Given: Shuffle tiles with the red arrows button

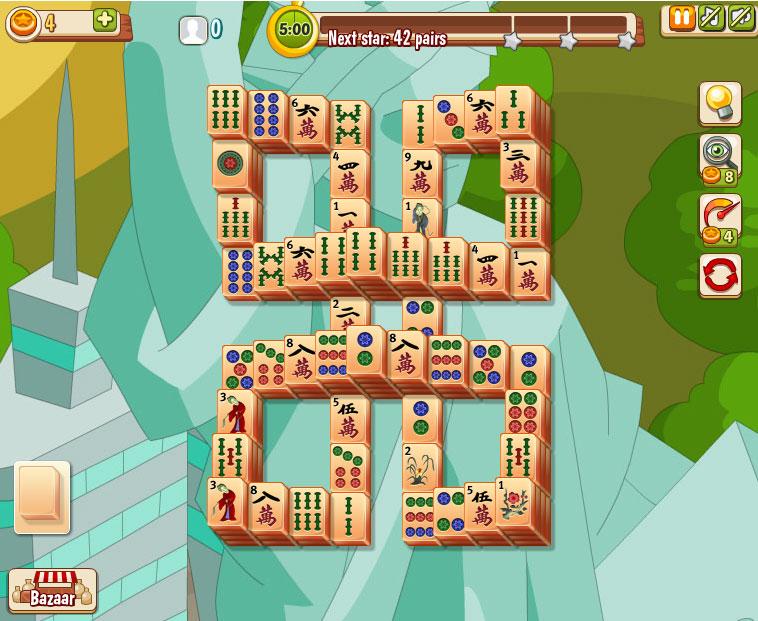Looking at the screenshot, I should point(719,275).
